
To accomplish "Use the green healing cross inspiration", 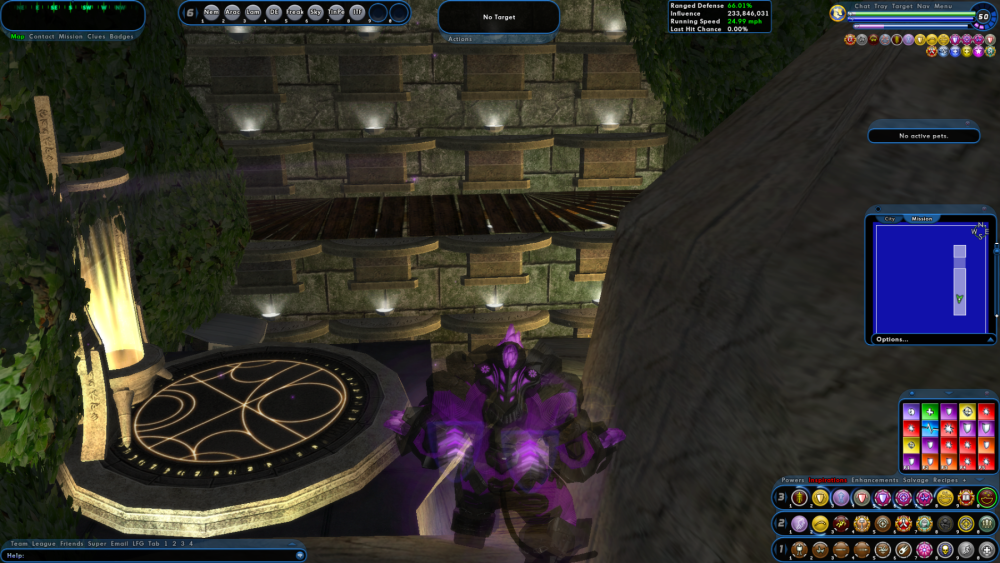I will [930, 411].
